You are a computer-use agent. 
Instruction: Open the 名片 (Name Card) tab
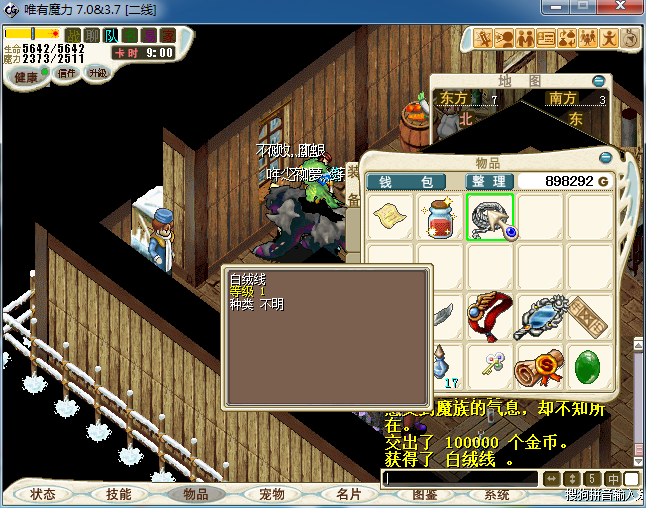click(348, 494)
